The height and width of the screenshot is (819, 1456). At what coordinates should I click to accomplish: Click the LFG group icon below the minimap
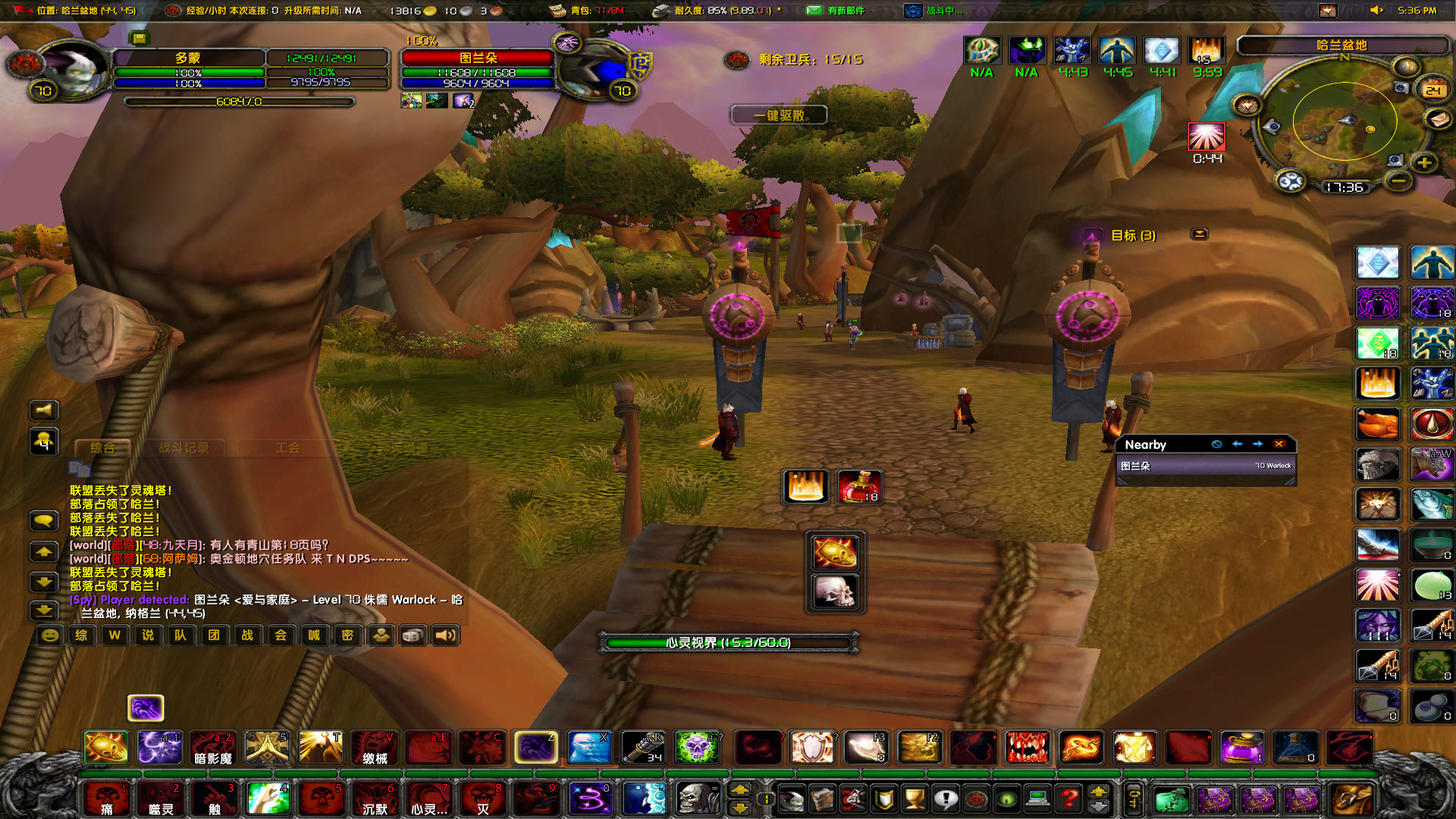[x=1290, y=182]
